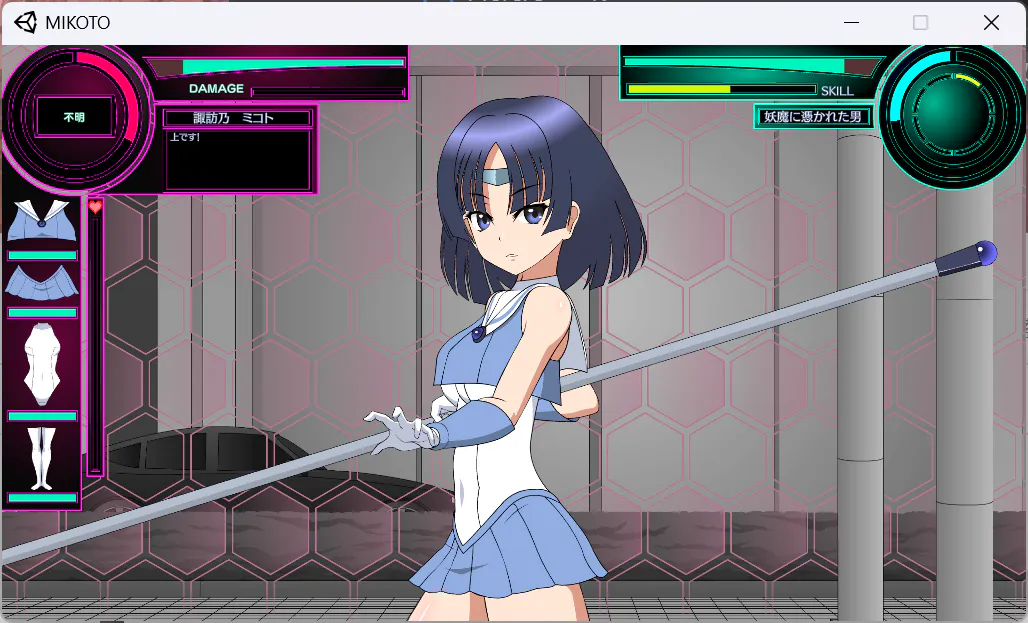This screenshot has width=1028, height=623.
Task: Click the 不明 status box
Action: coord(74,117)
